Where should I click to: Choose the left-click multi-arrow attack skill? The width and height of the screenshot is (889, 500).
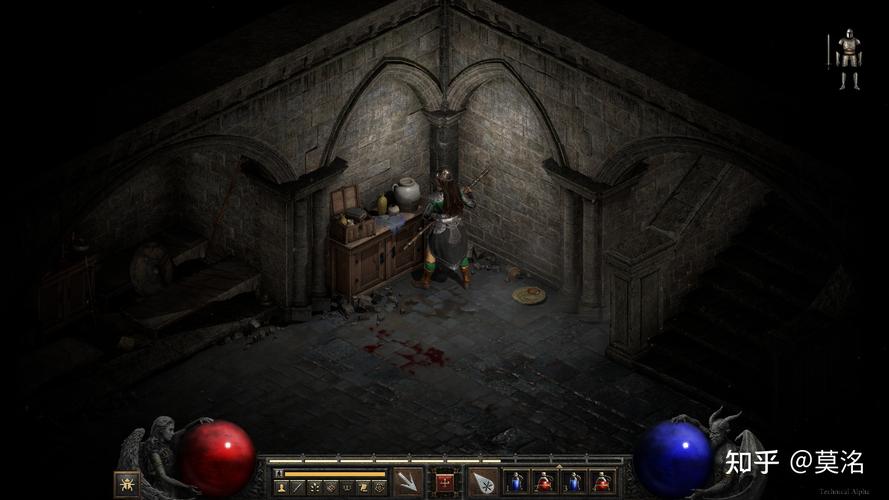coord(407,482)
